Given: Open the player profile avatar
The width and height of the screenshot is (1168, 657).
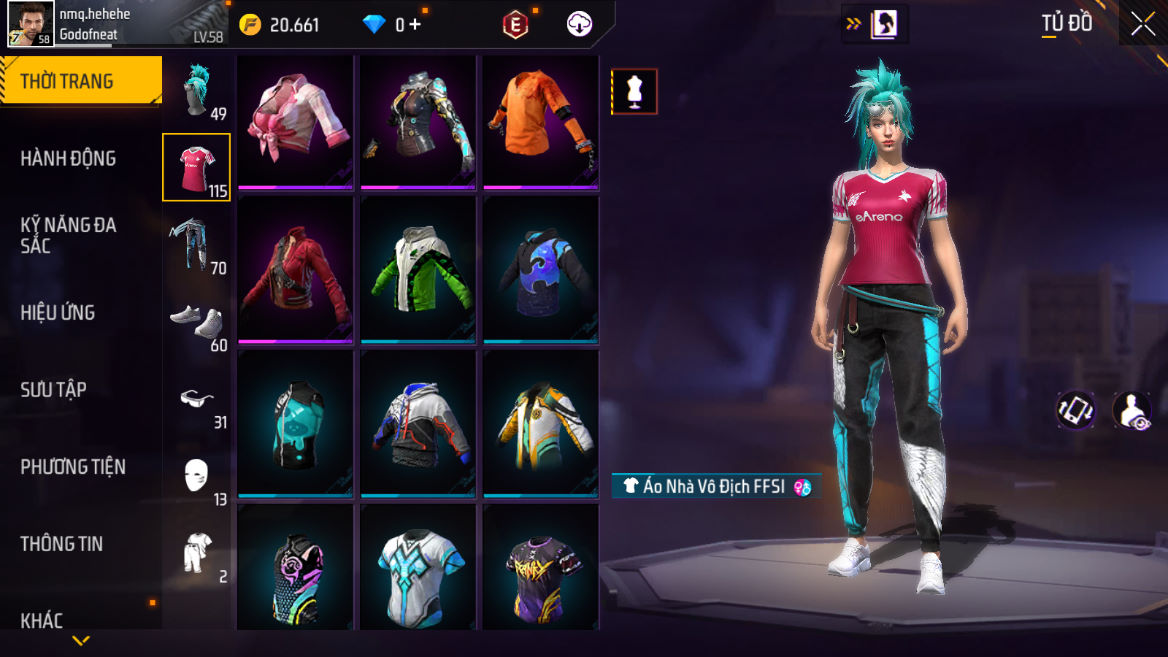Looking at the screenshot, I should point(31,24).
